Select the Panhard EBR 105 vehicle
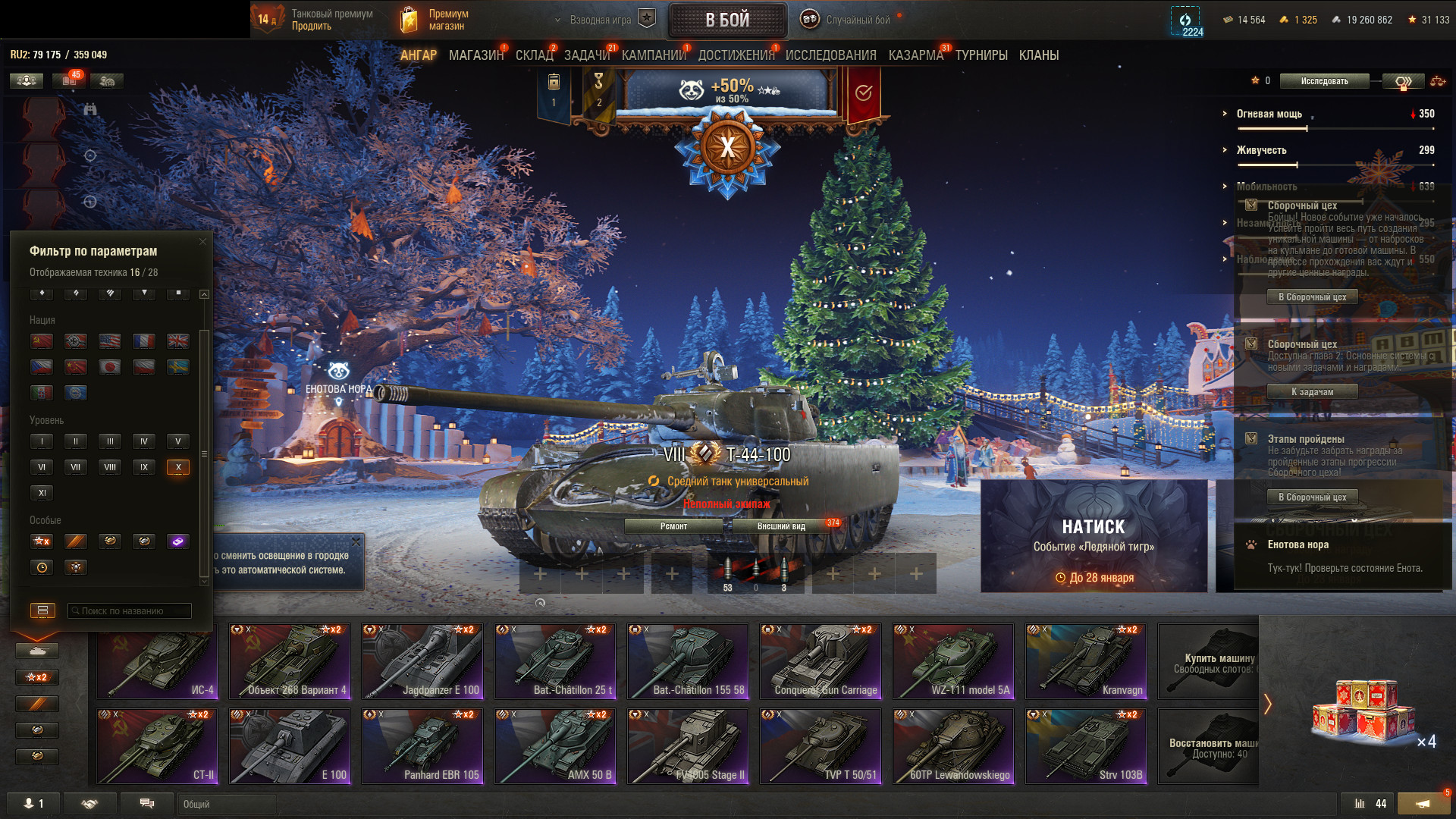 point(422,746)
